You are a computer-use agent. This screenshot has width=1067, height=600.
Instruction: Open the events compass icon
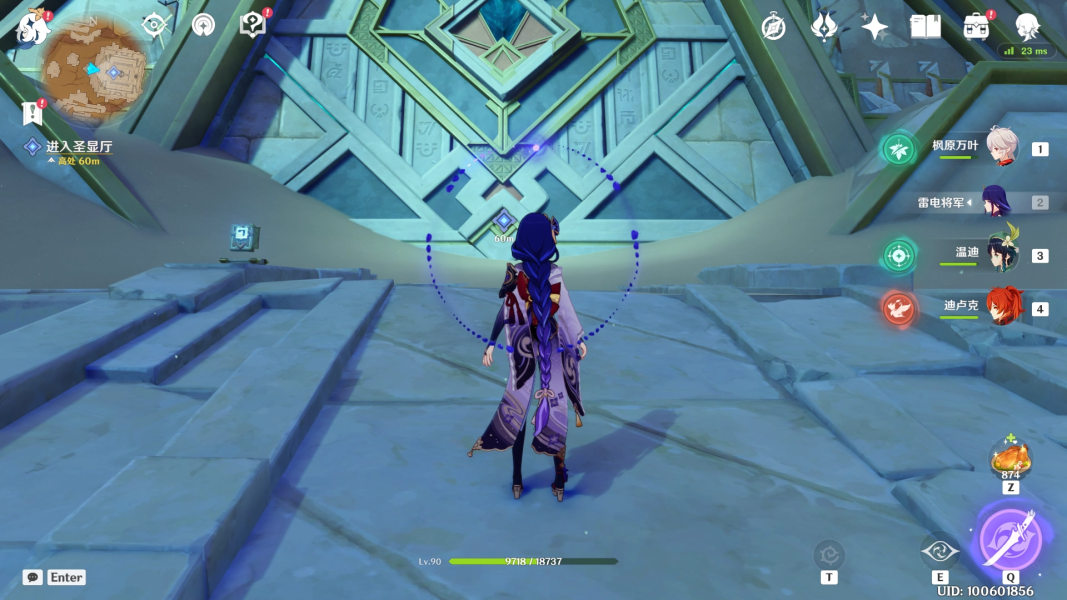[x=773, y=27]
